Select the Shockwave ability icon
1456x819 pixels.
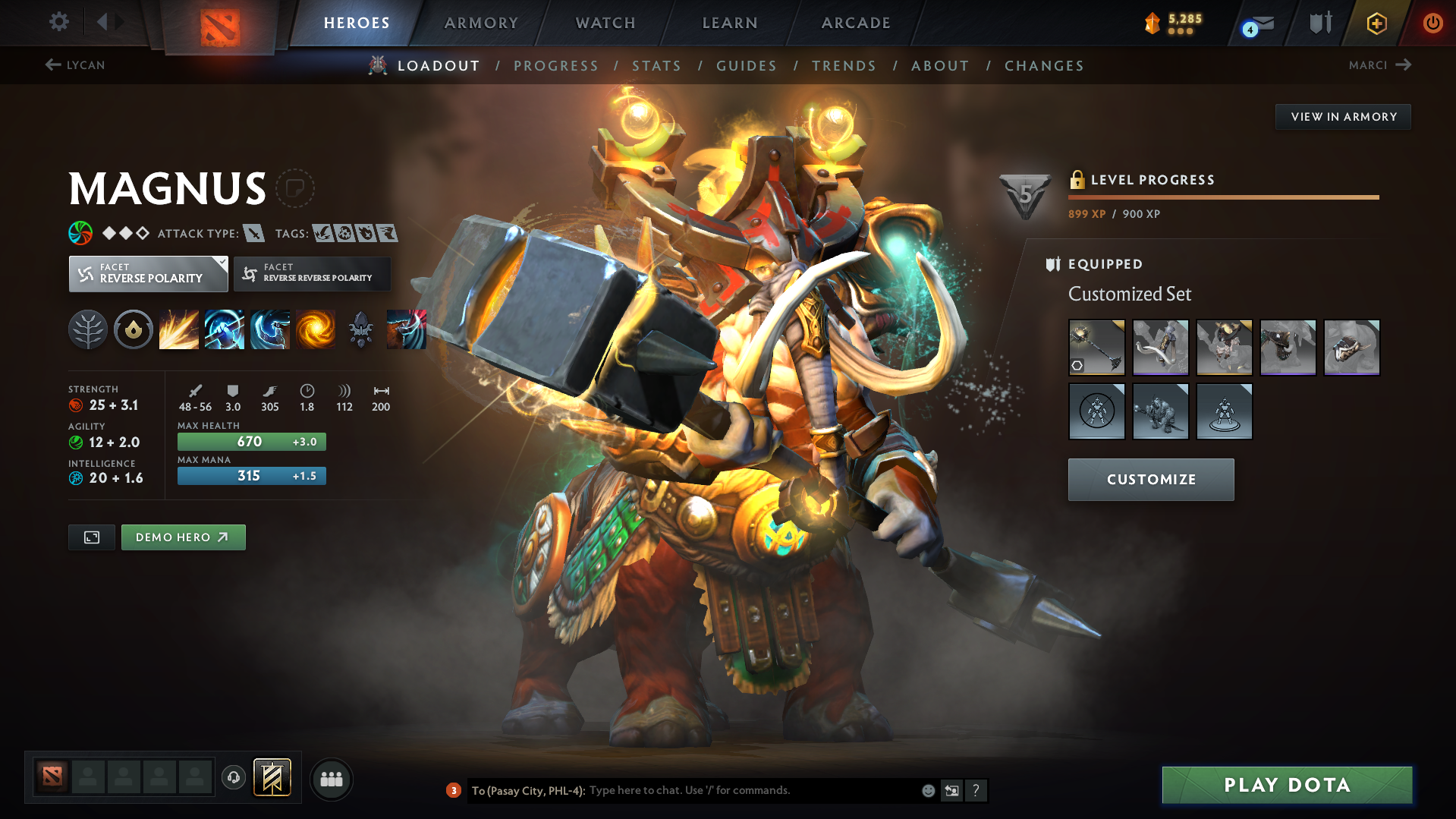179,329
